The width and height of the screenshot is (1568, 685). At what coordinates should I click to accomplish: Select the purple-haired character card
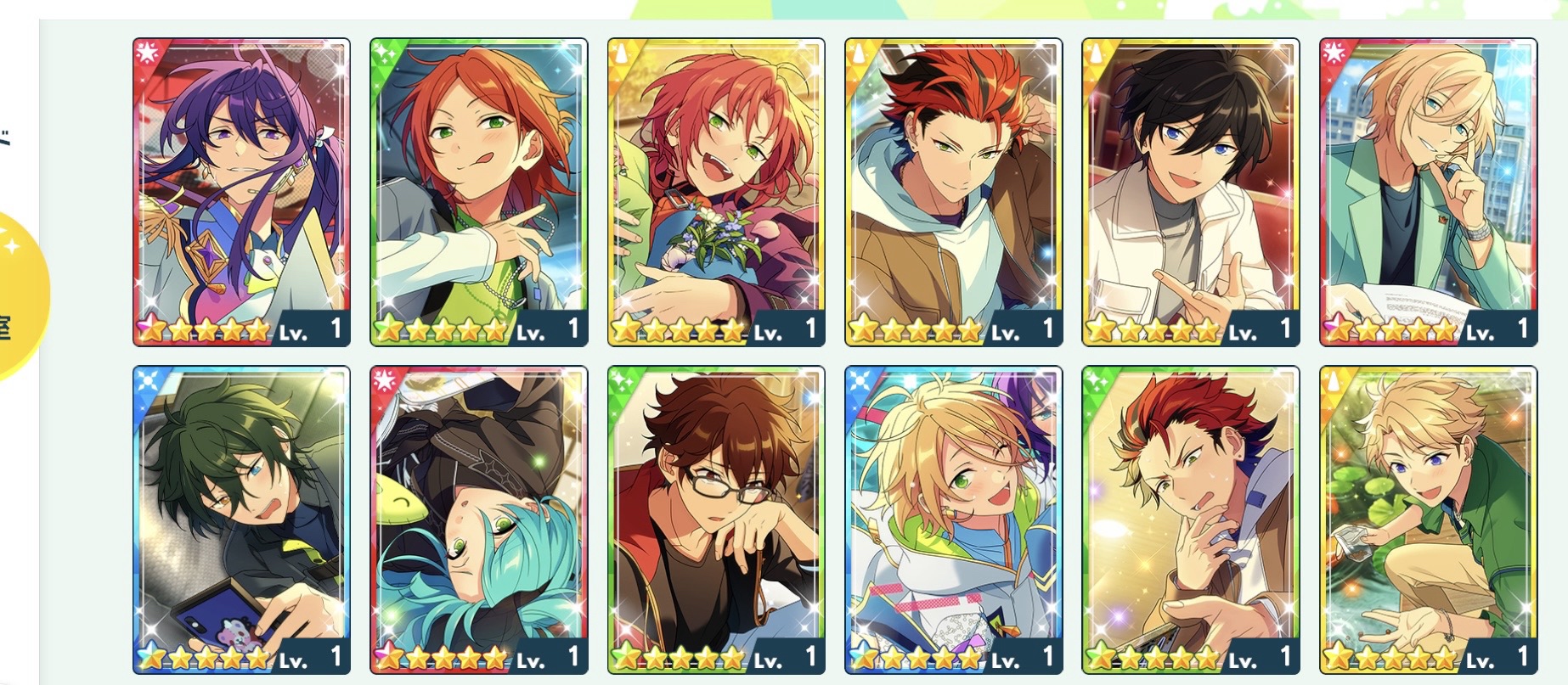point(241,192)
